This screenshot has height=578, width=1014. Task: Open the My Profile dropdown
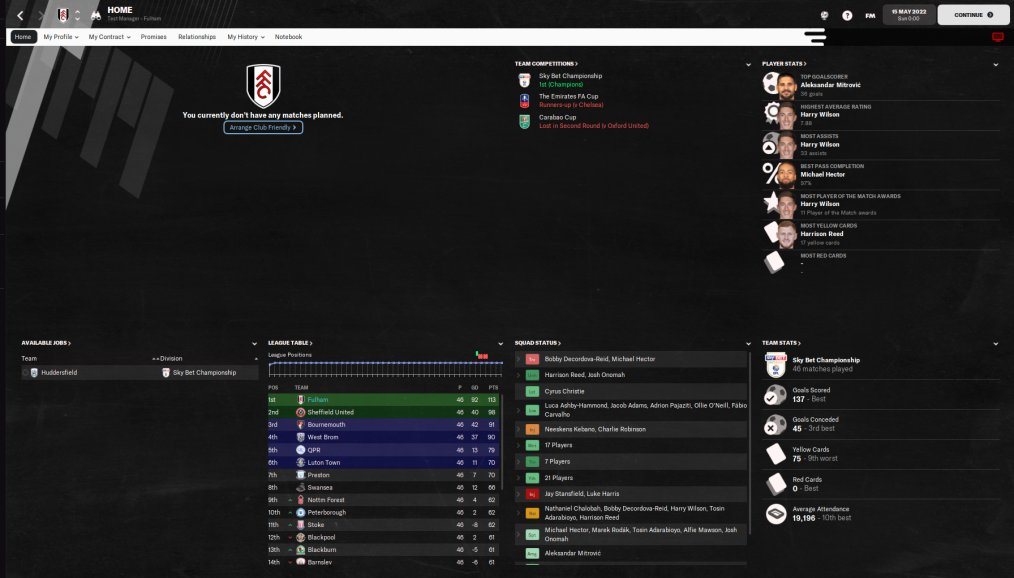click(60, 37)
